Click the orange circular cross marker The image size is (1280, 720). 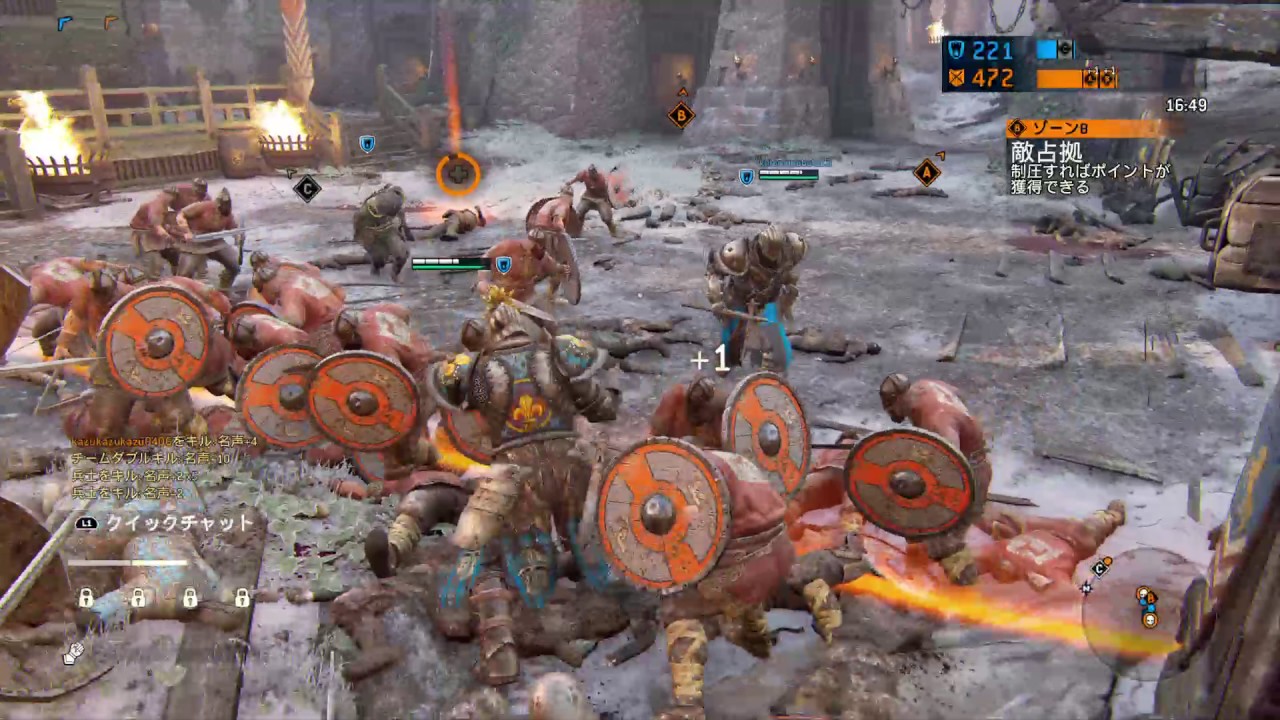click(x=458, y=174)
